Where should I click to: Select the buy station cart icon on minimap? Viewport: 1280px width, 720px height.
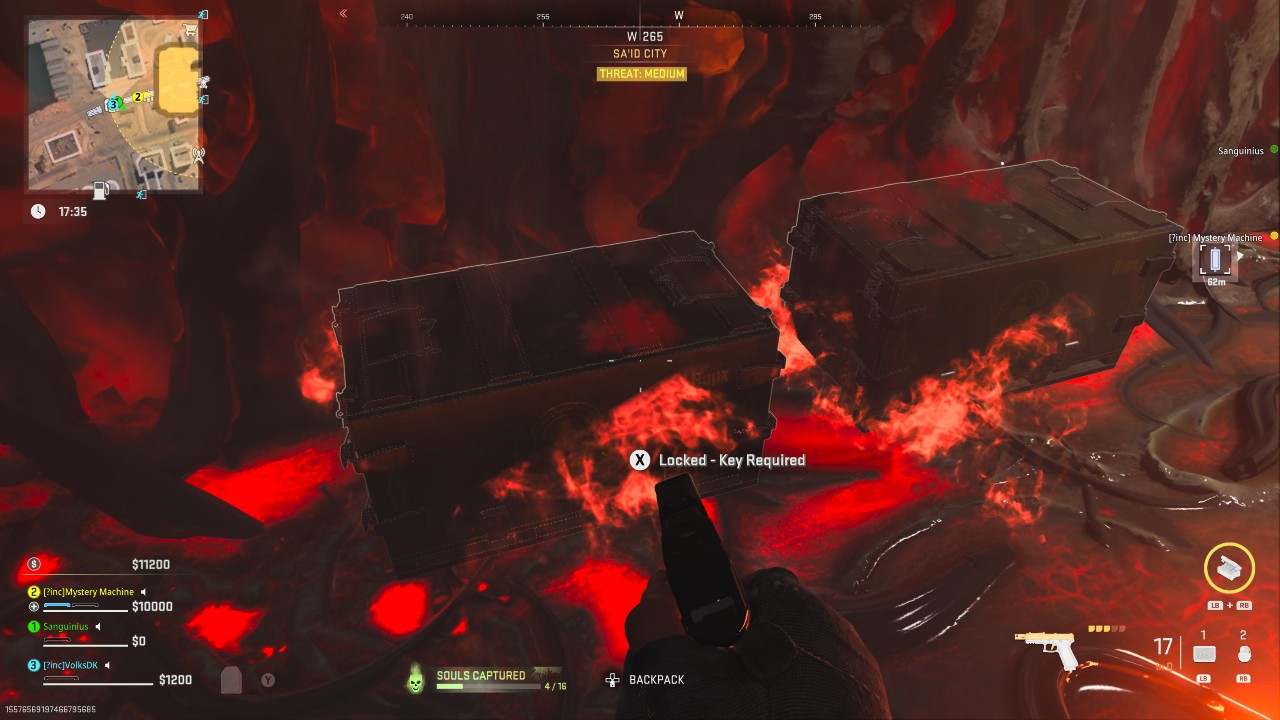[x=190, y=30]
